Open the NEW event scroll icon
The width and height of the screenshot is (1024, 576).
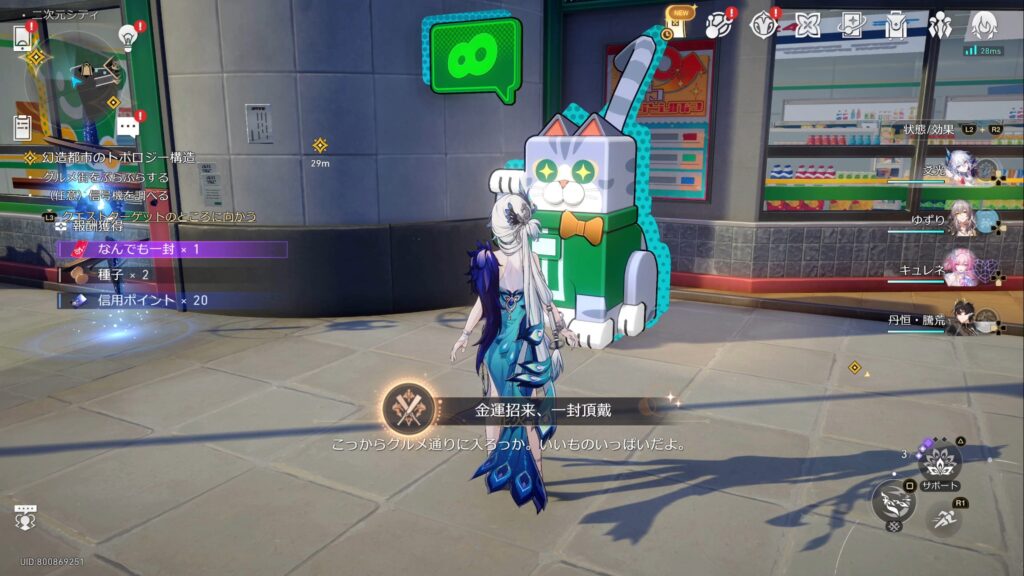(677, 24)
